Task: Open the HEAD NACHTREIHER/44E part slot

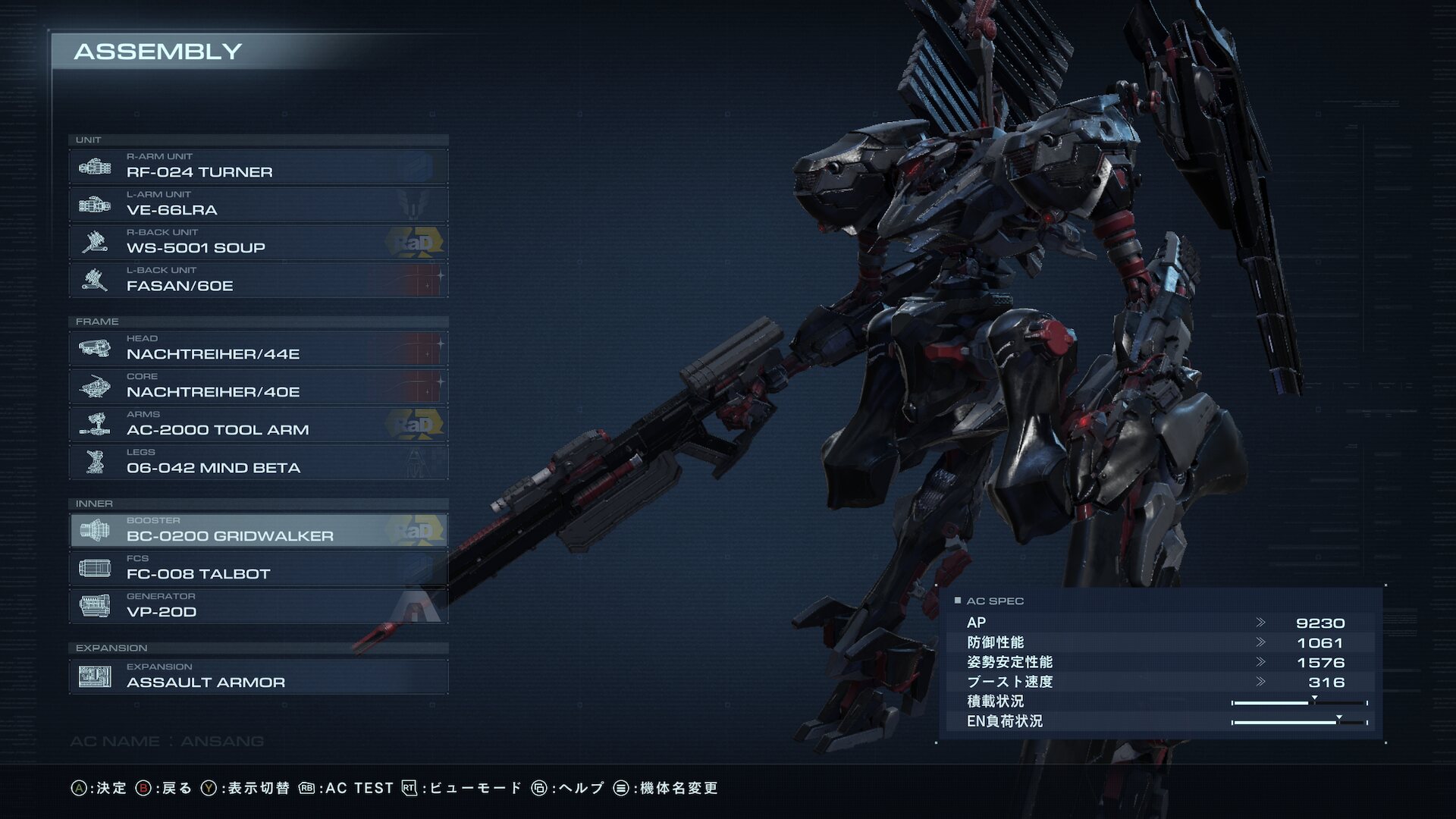Action: [258, 348]
